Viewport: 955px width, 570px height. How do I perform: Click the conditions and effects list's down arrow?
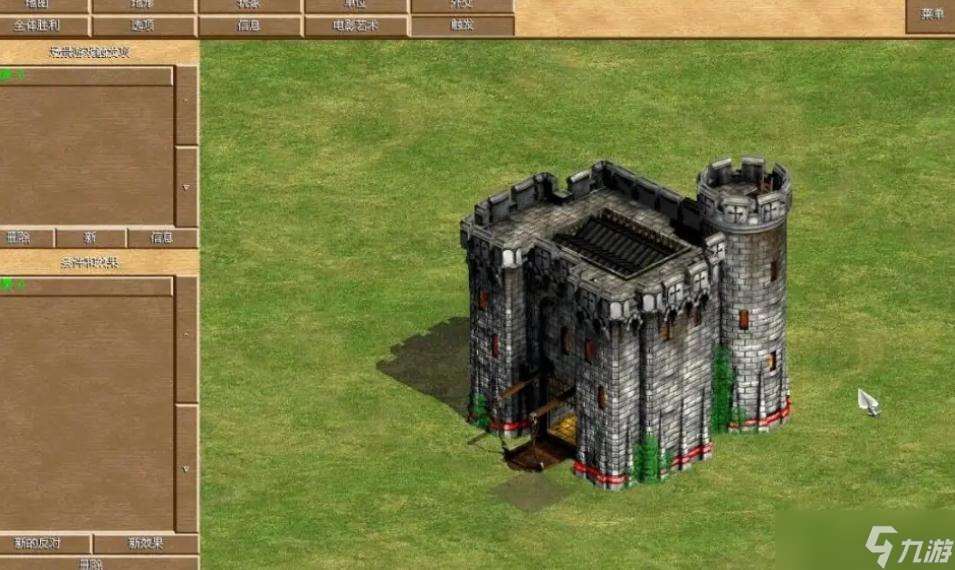[x=186, y=468]
